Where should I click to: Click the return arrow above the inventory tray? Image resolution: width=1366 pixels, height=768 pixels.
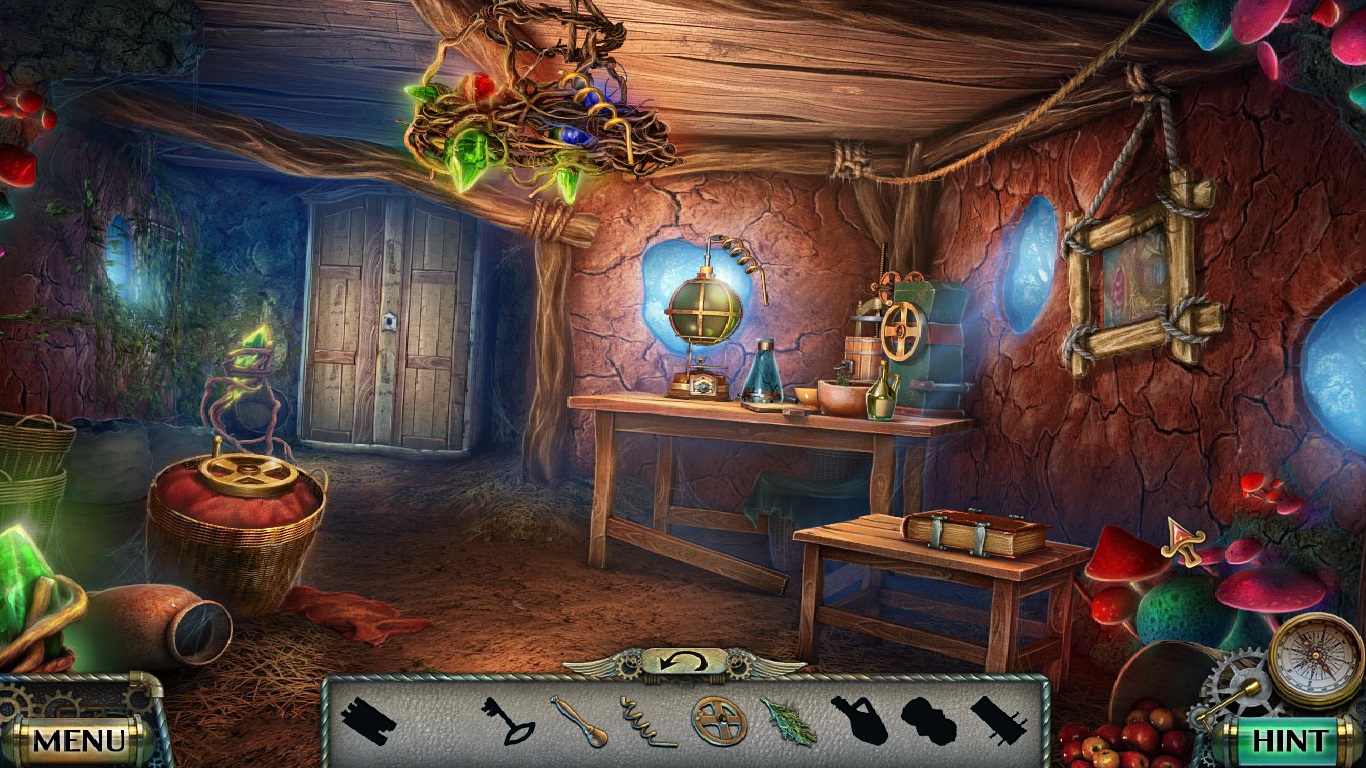pos(682,660)
